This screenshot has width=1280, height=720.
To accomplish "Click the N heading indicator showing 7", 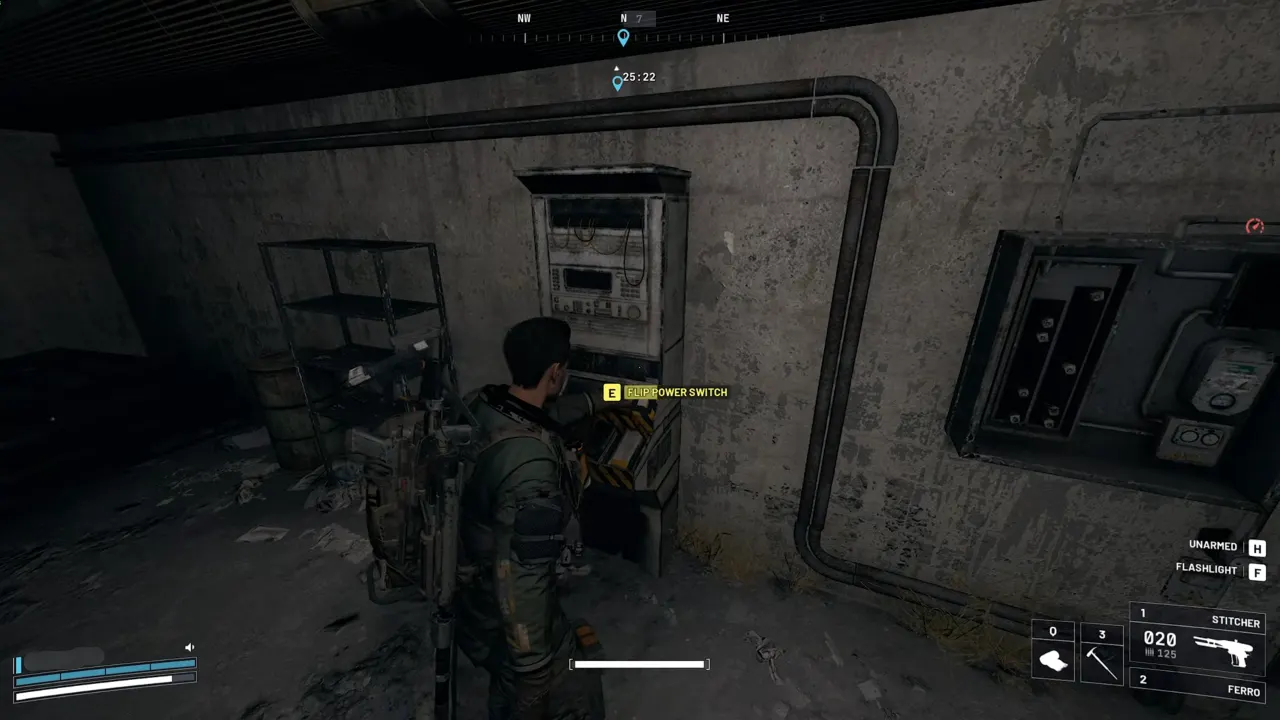I will click(x=631, y=17).
